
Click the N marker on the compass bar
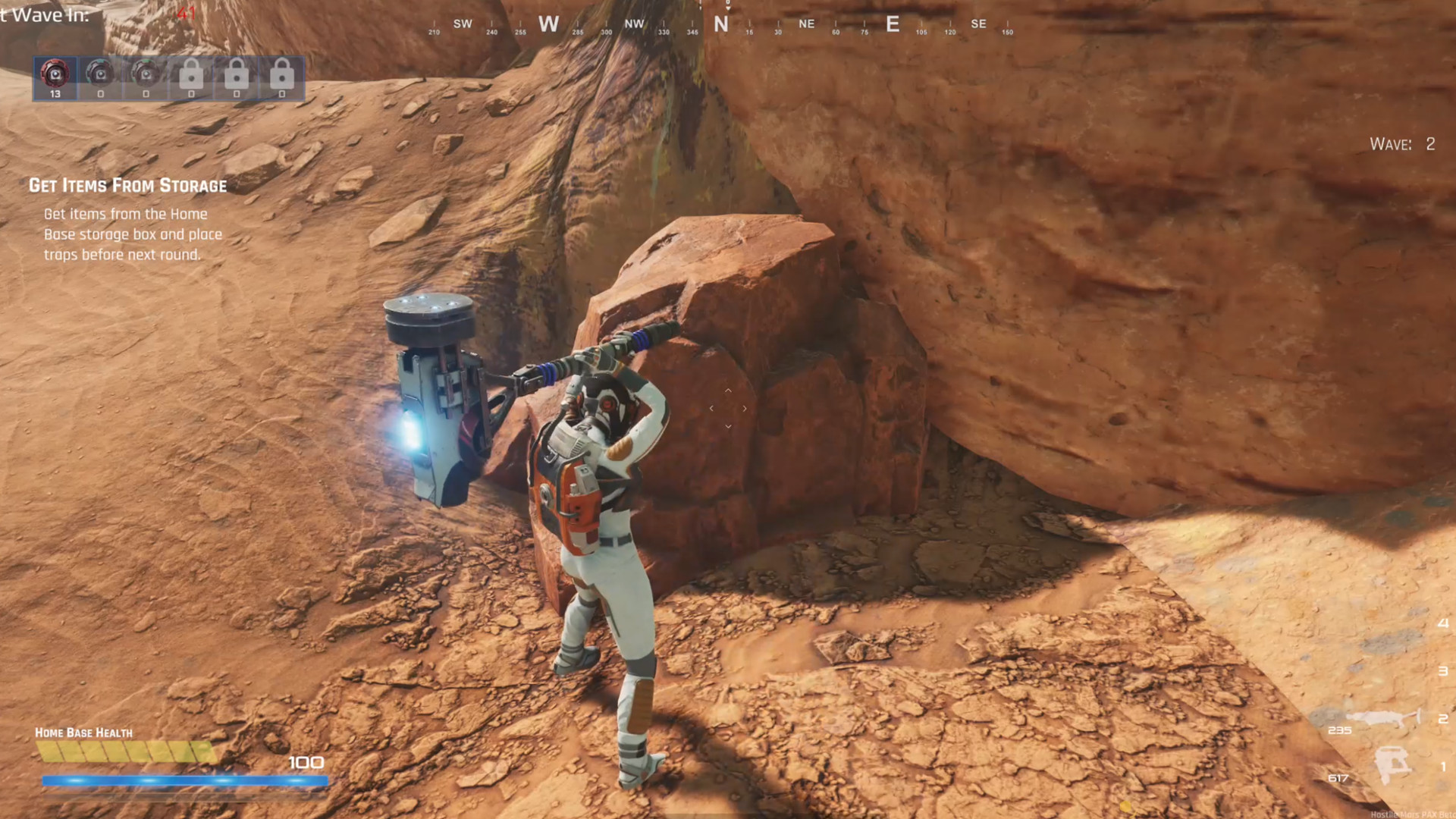[720, 24]
